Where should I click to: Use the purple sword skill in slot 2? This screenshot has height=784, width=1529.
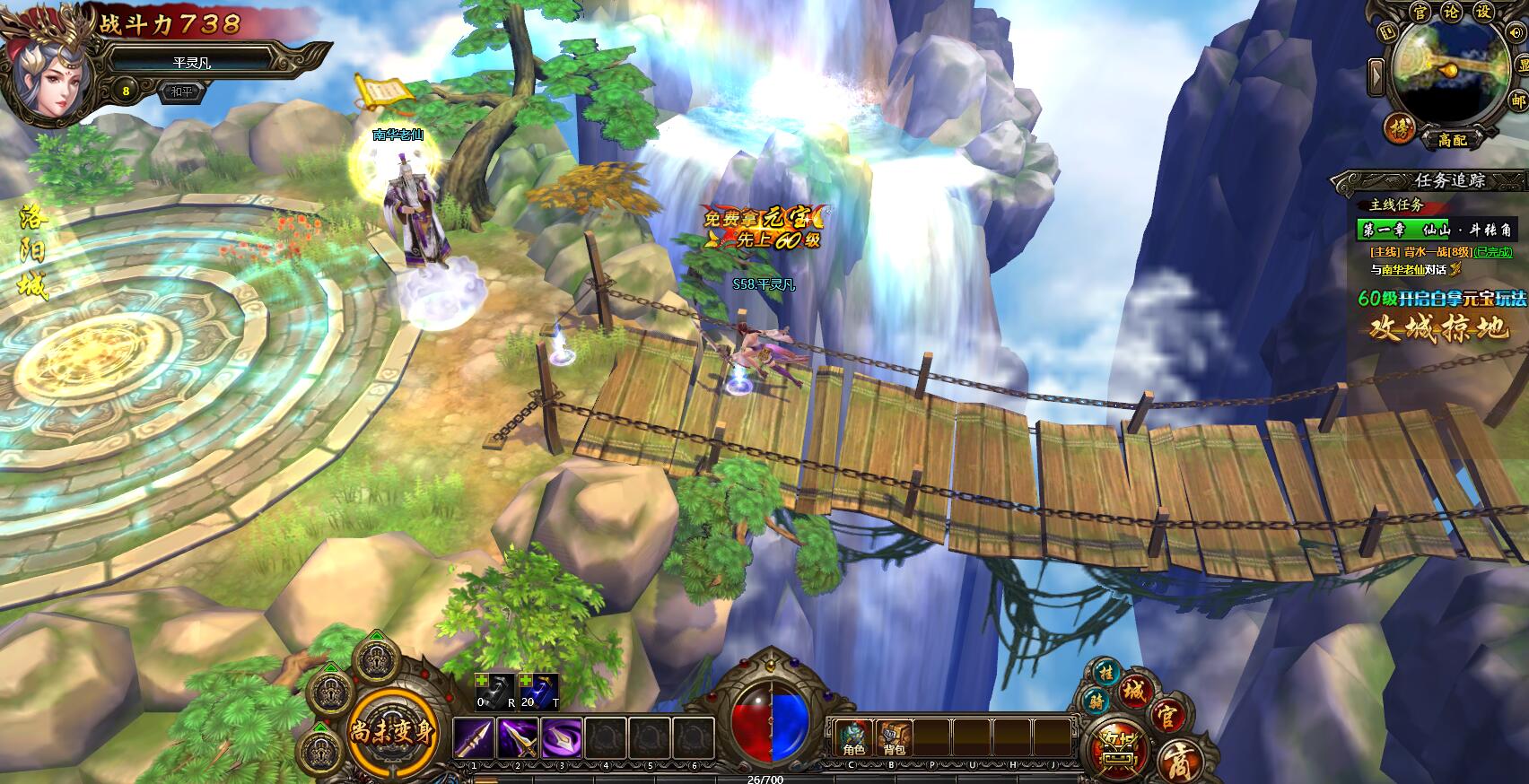click(518, 738)
